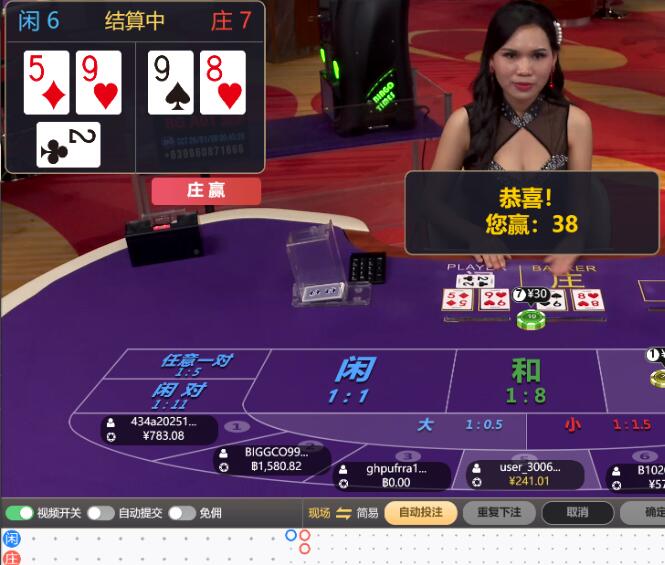Repeat the last bet with 重复下注
Viewport: 665px width, 565px height.
[499, 513]
